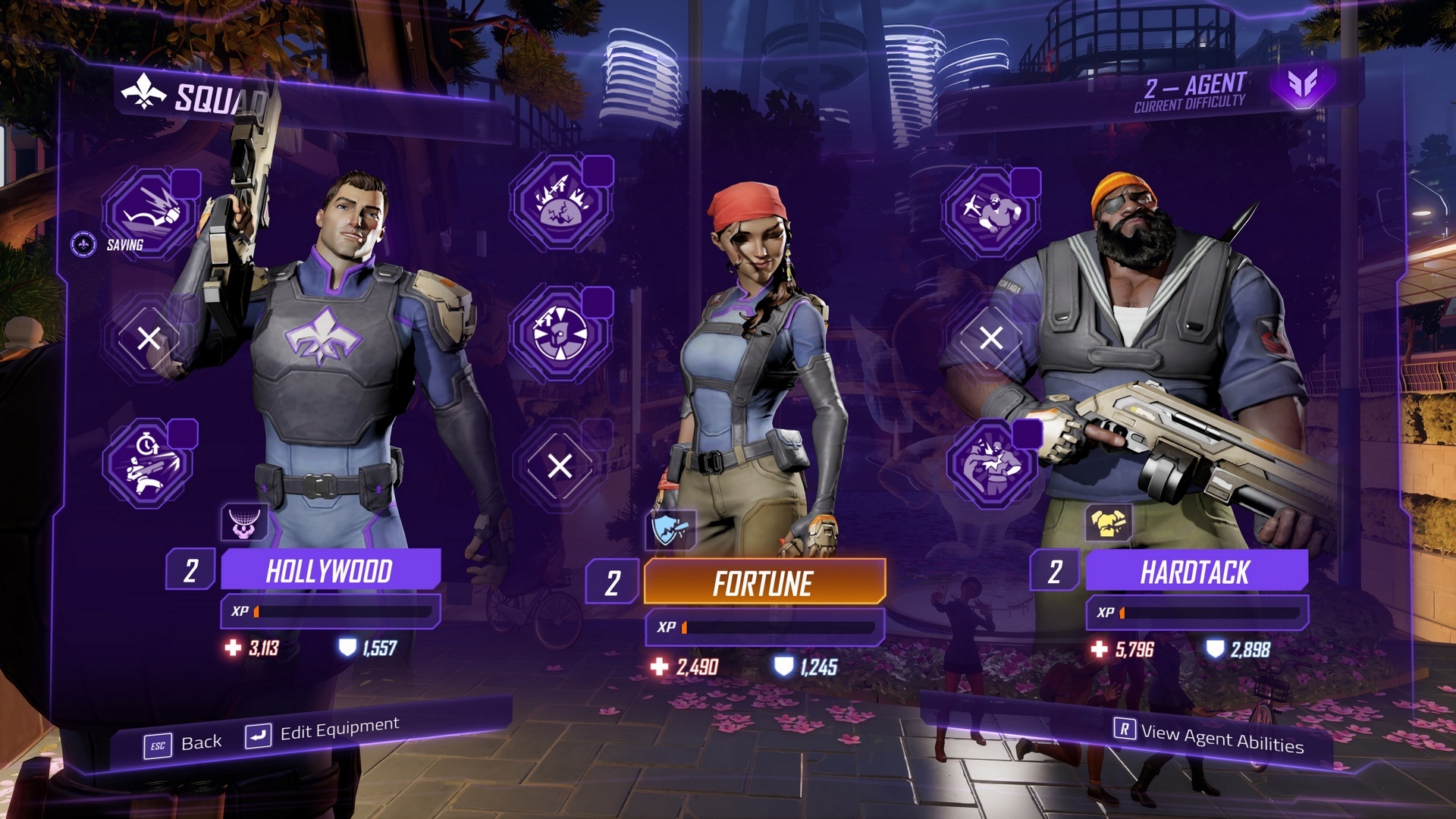The width and height of the screenshot is (1456, 819).
Task: Select Hardtack's punch impact gadget icon
Action: [x=991, y=463]
